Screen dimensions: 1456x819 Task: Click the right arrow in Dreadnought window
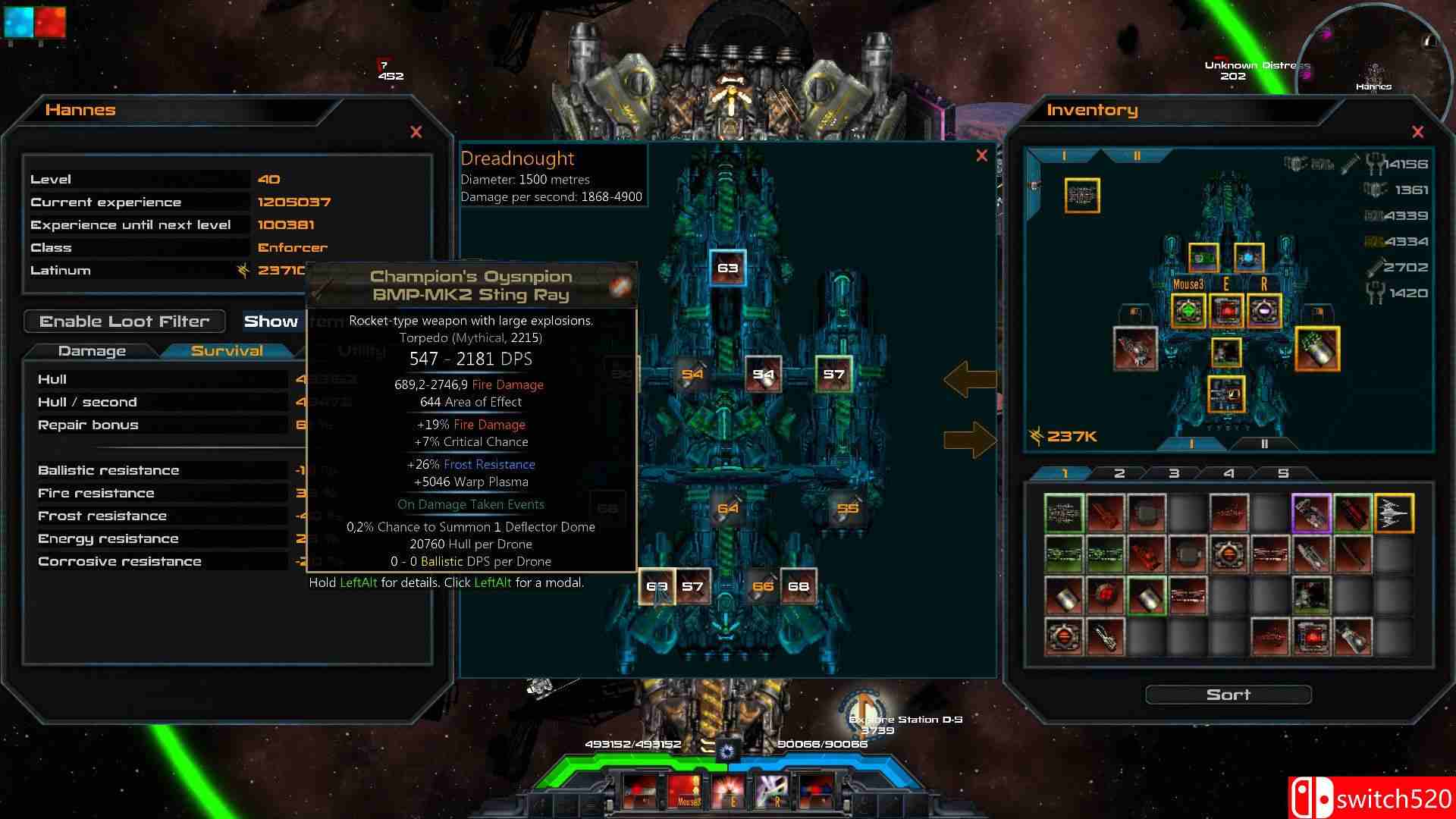click(970, 440)
